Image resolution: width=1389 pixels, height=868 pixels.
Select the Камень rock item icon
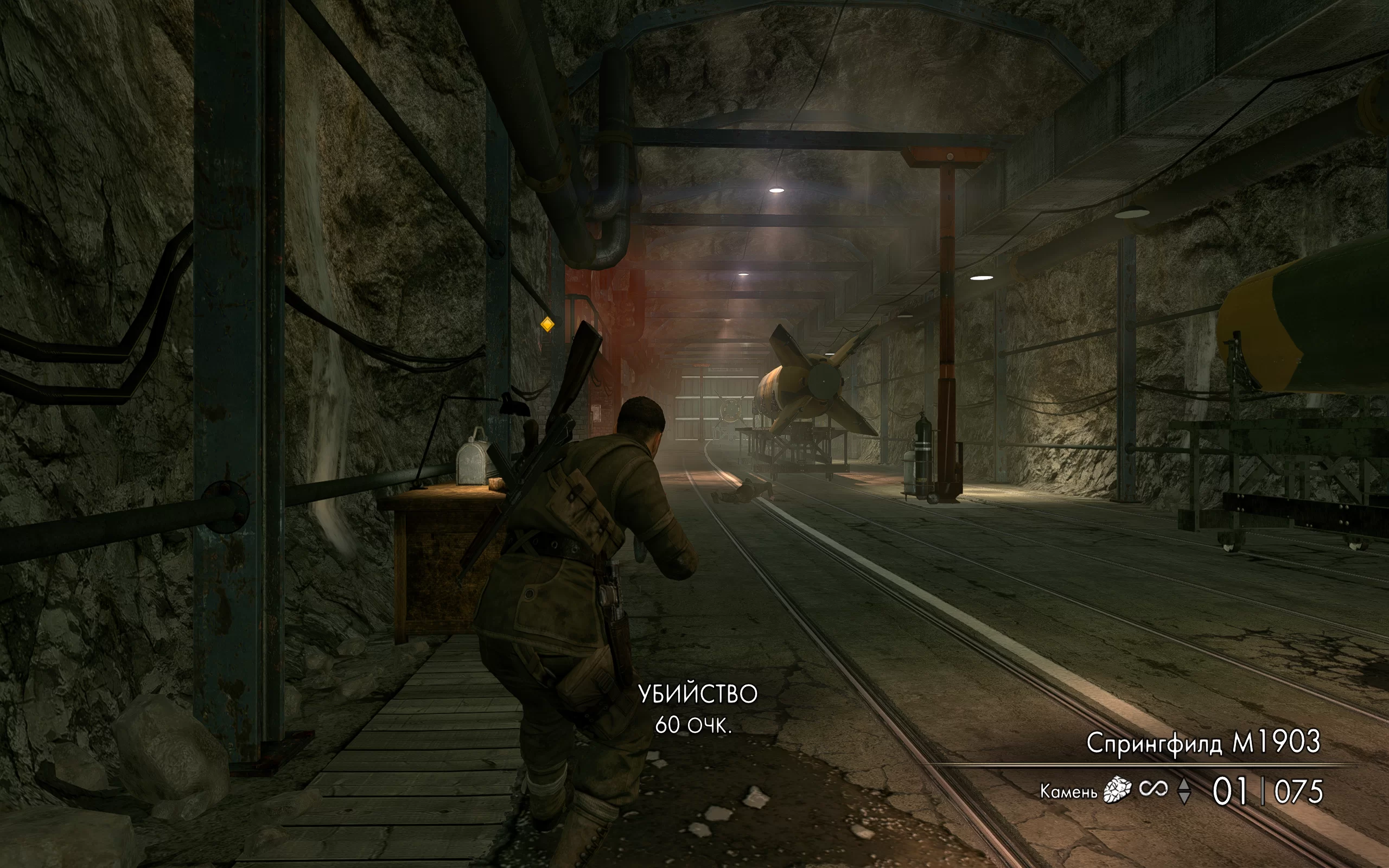(1117, 790)
